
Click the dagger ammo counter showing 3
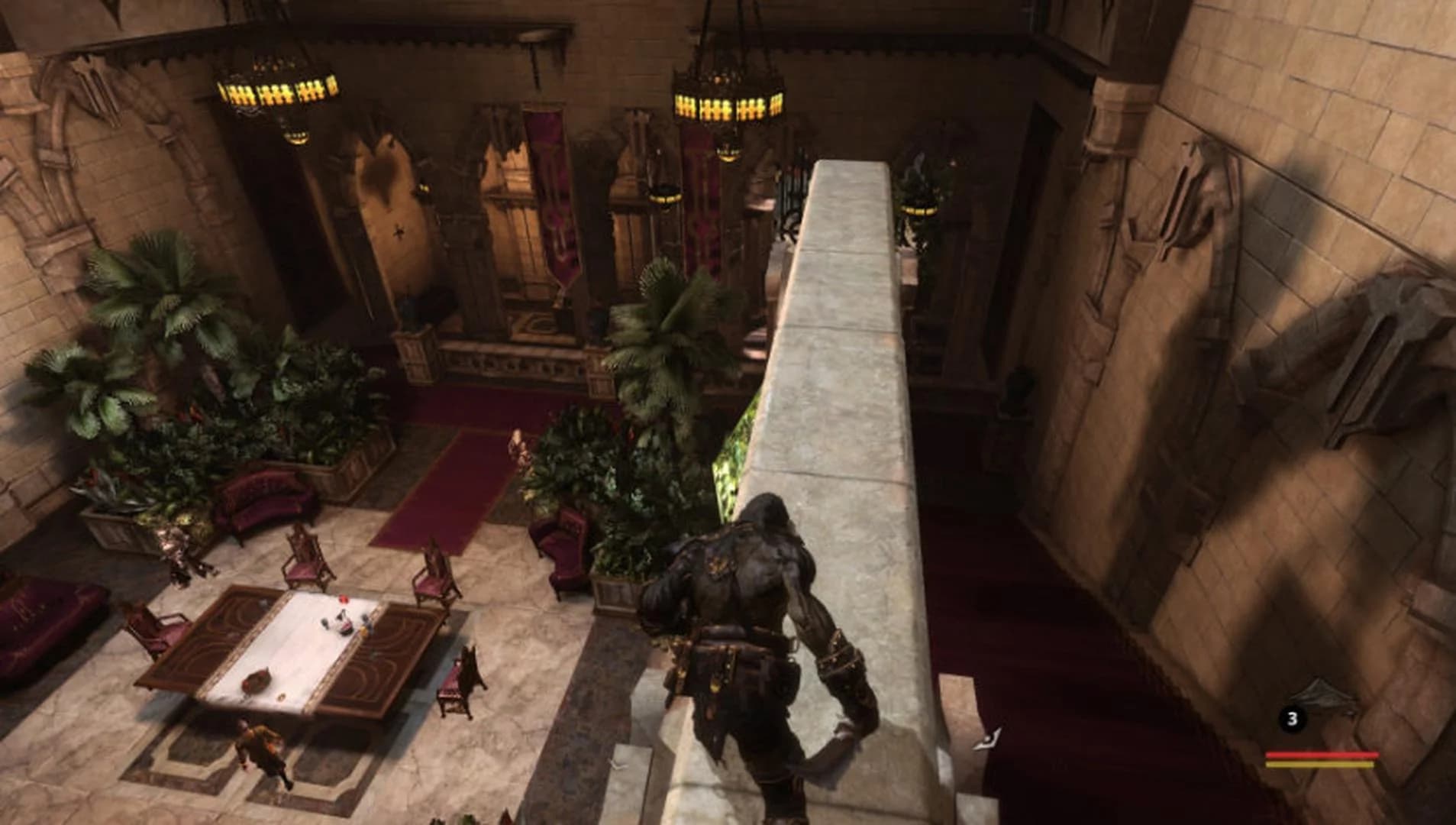(1293, 718)
